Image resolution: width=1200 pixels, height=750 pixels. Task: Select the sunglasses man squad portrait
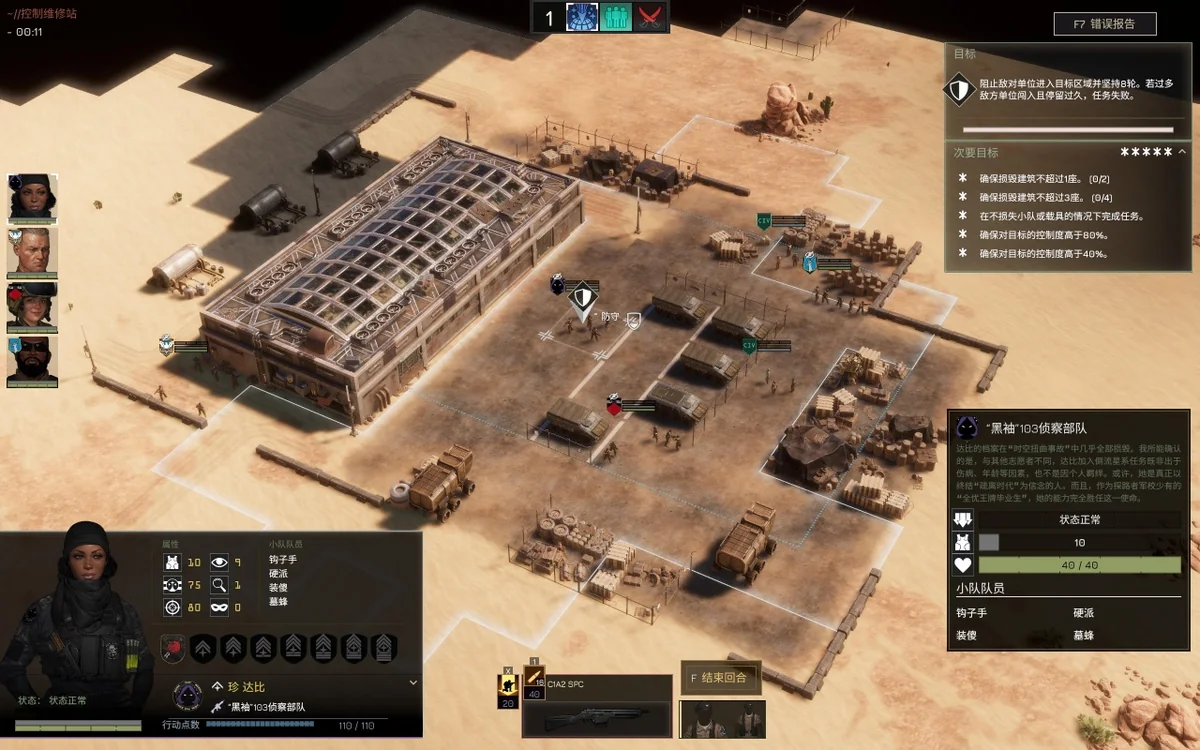[33, 361]
